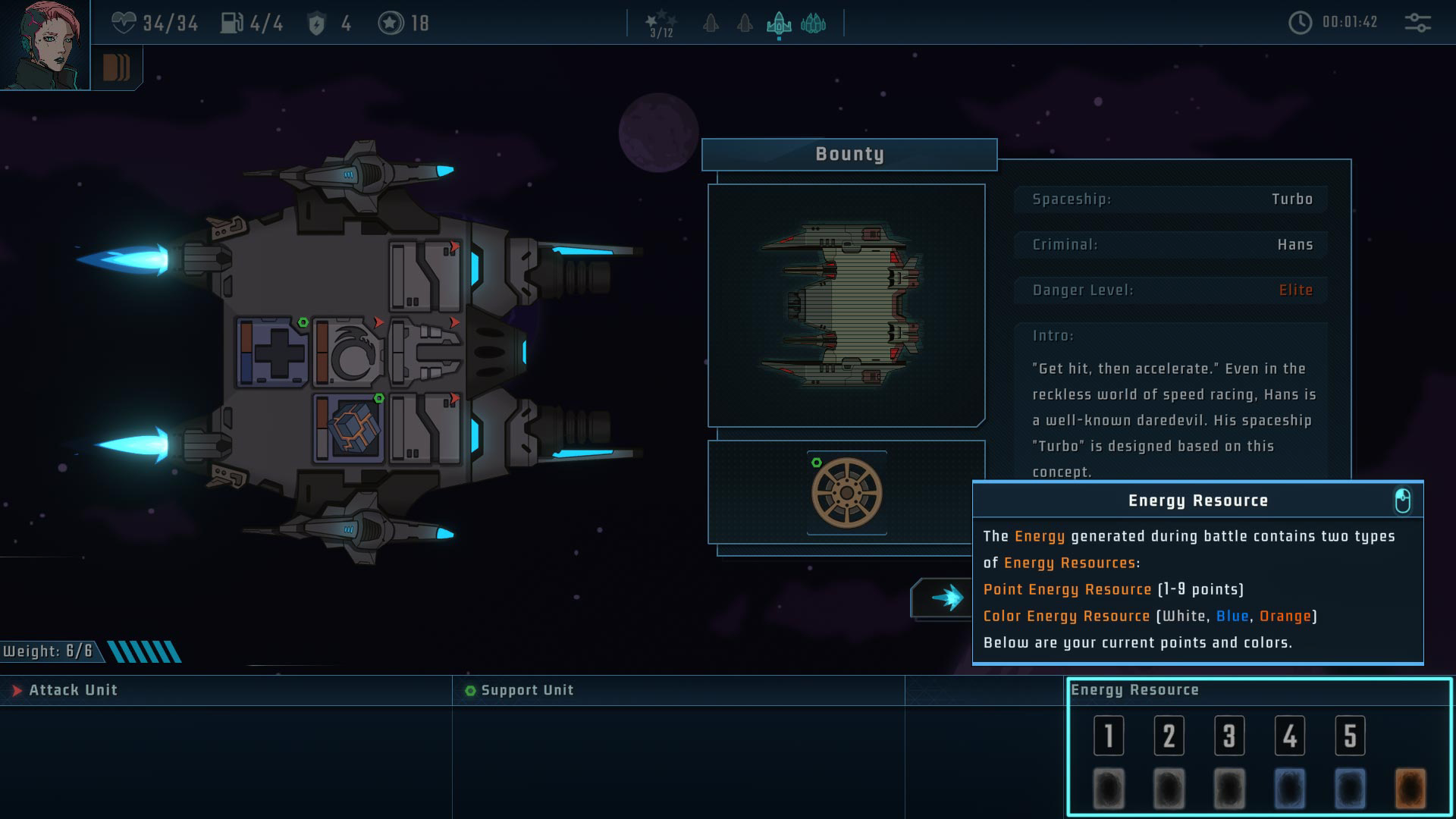Viewport: 1456px width, 819px height.
Task: Select the highlighted ship stage icon
Action: coord(779,24)
